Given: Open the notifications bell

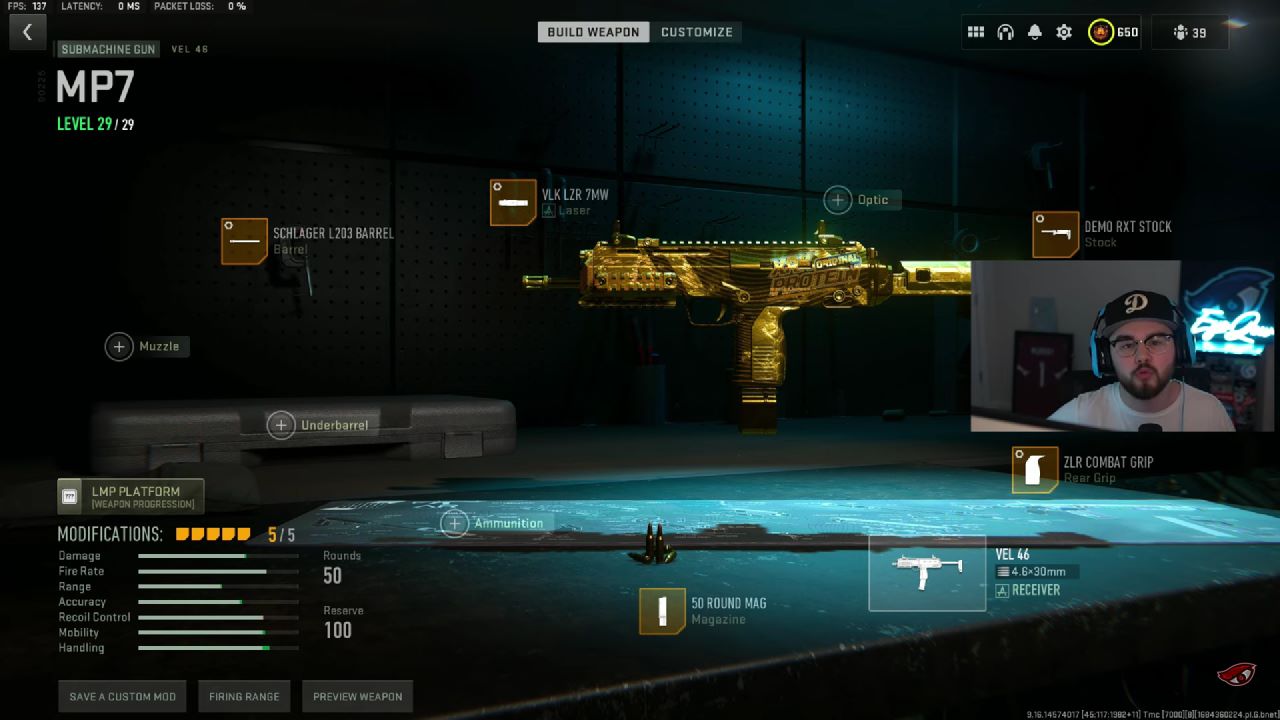Looking at the screenshot, I should 1033,31.
